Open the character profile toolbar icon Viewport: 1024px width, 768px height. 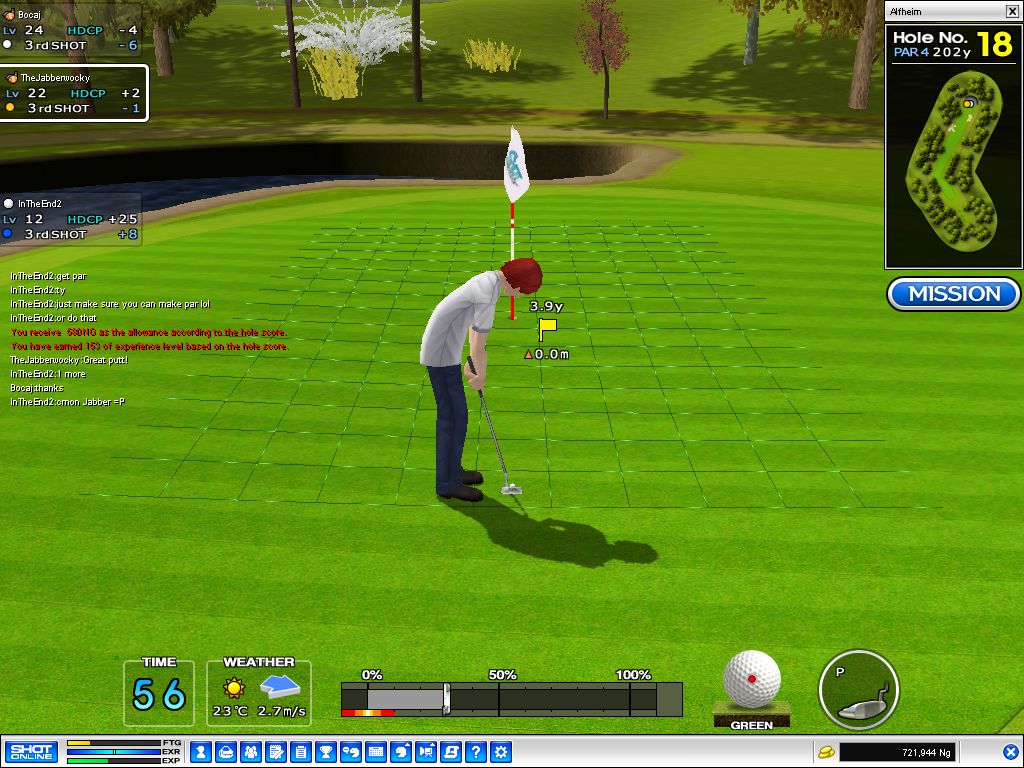pos(201,751)
